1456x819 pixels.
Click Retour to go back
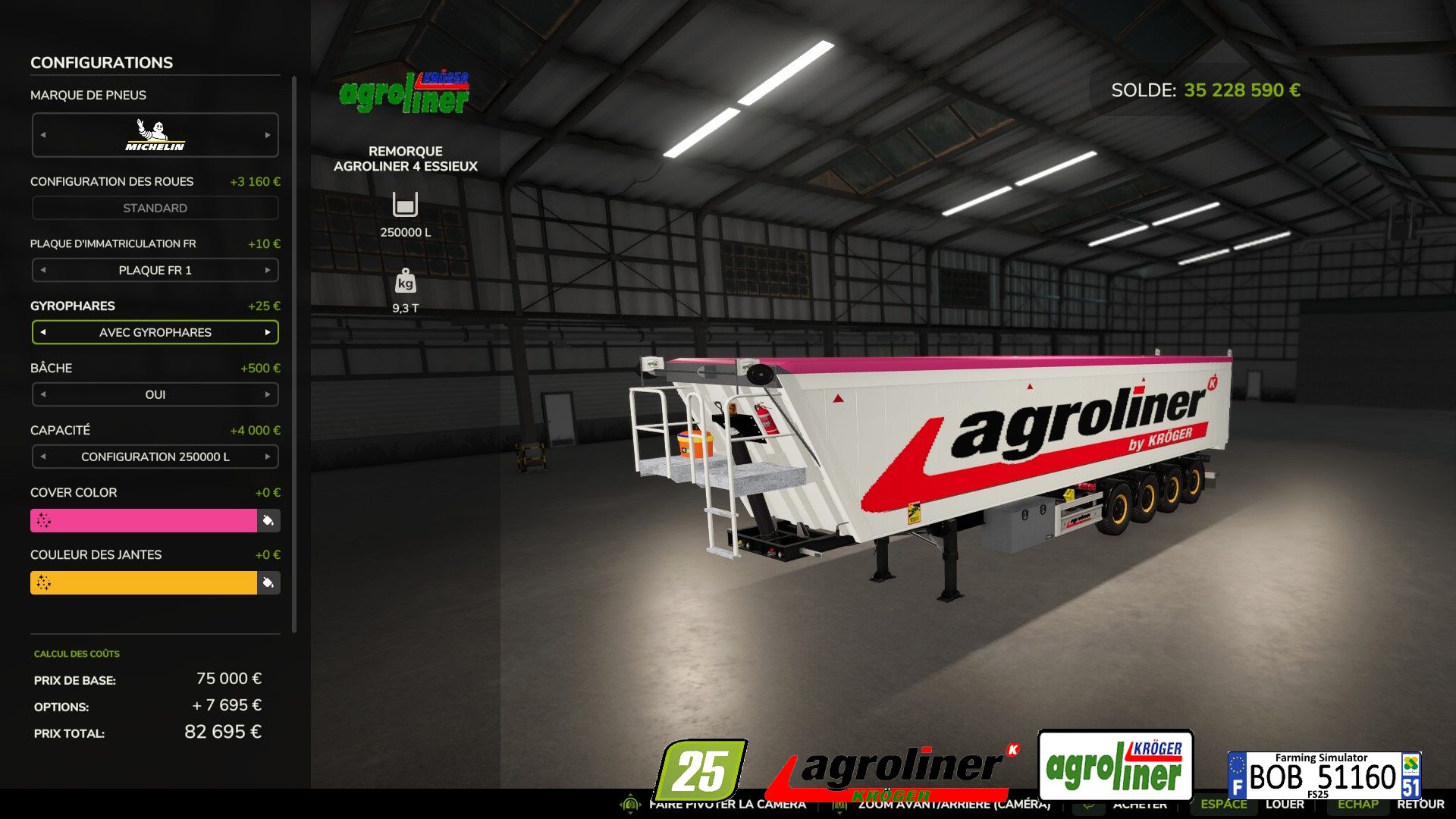click(1420, 805)
